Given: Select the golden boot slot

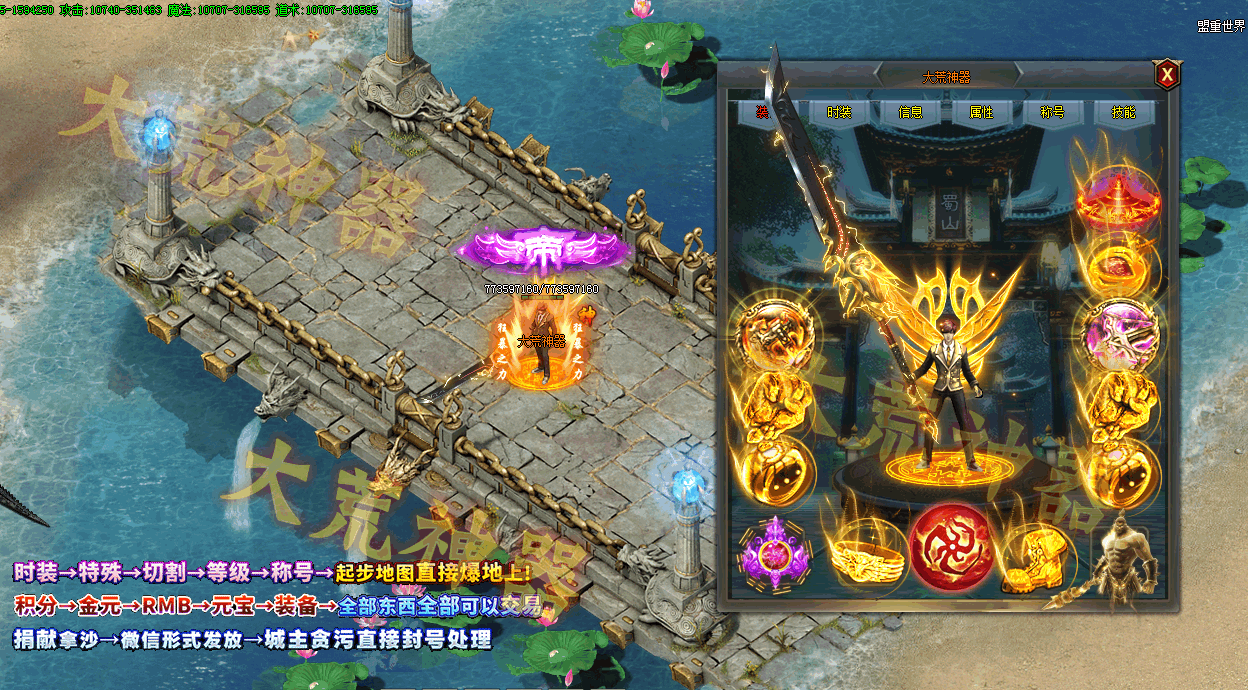Looking at the screenshot, I should coord(1036,553).
